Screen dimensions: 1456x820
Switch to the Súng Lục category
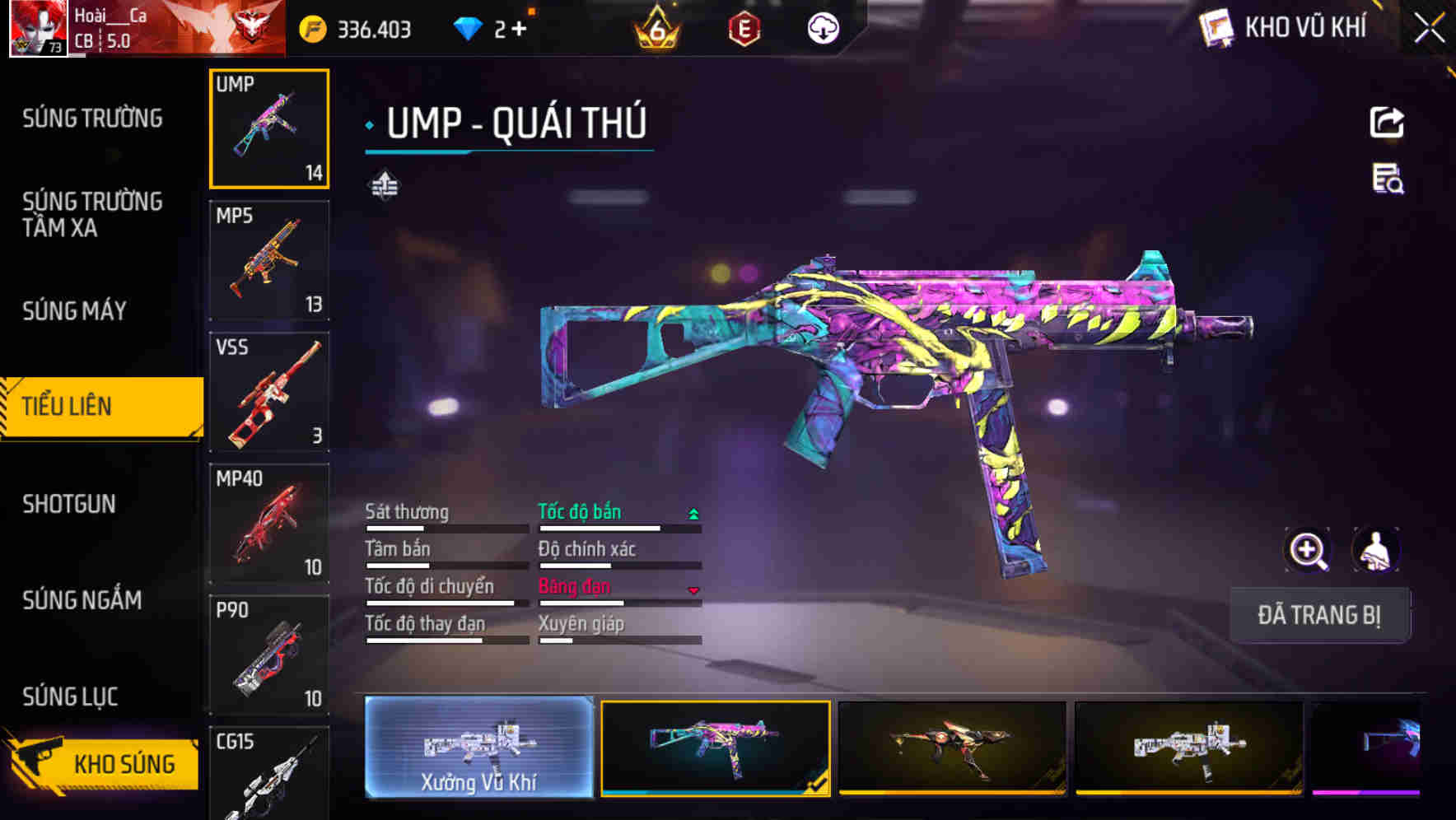pyautogui.click(x=71, y=697)
